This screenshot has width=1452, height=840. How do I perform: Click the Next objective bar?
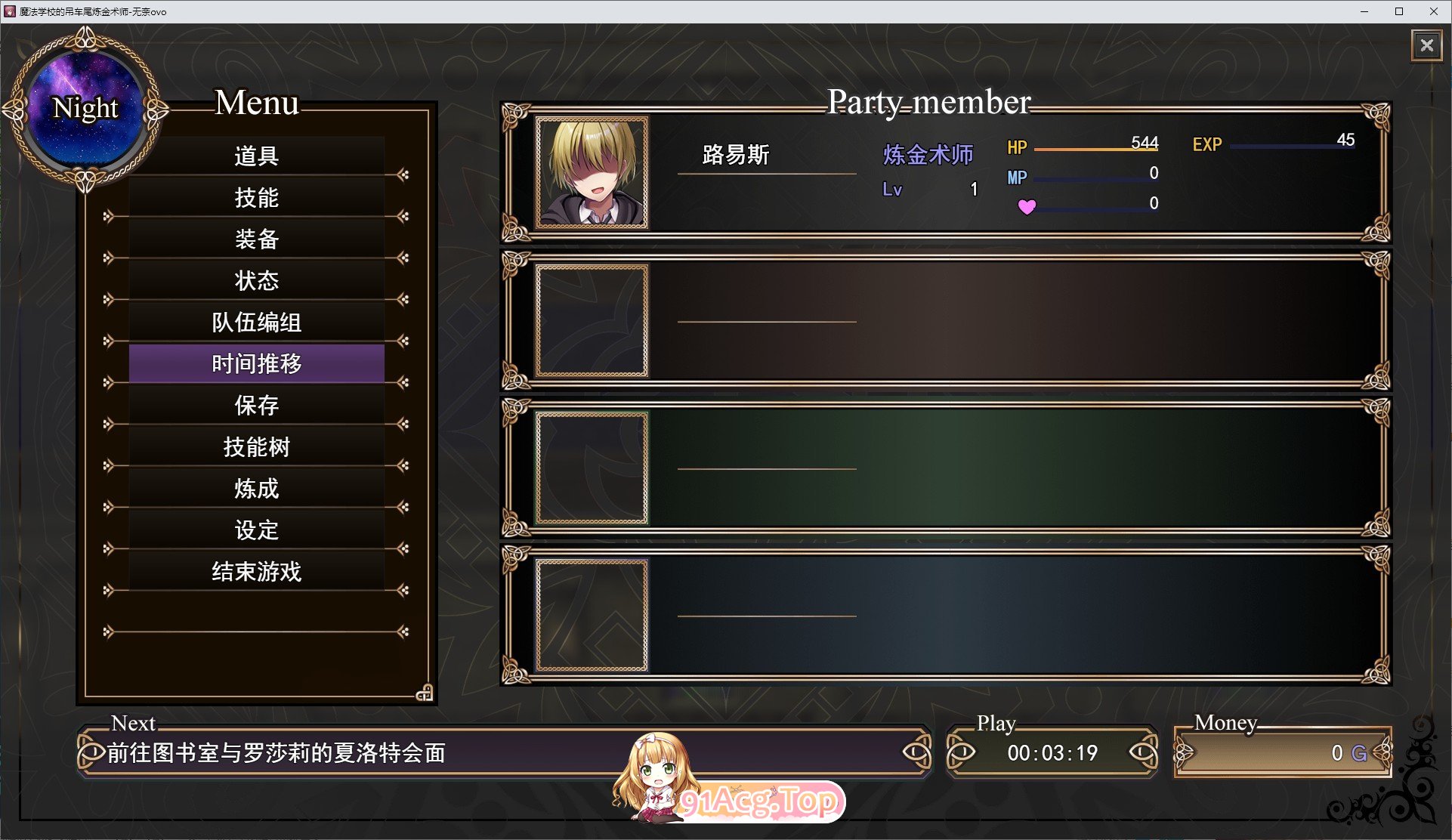tap(378, 752)
